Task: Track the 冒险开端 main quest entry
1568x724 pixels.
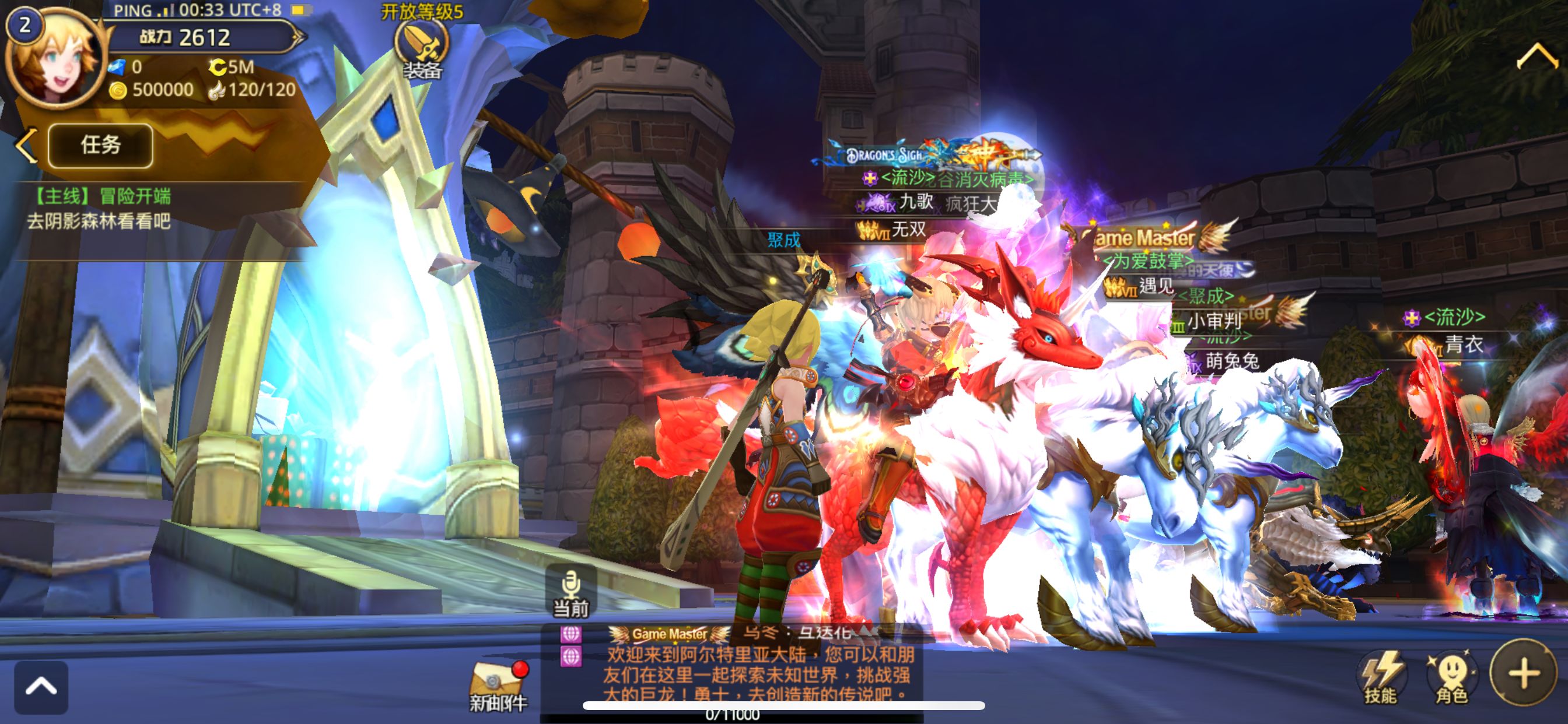Action: (100, 209)
